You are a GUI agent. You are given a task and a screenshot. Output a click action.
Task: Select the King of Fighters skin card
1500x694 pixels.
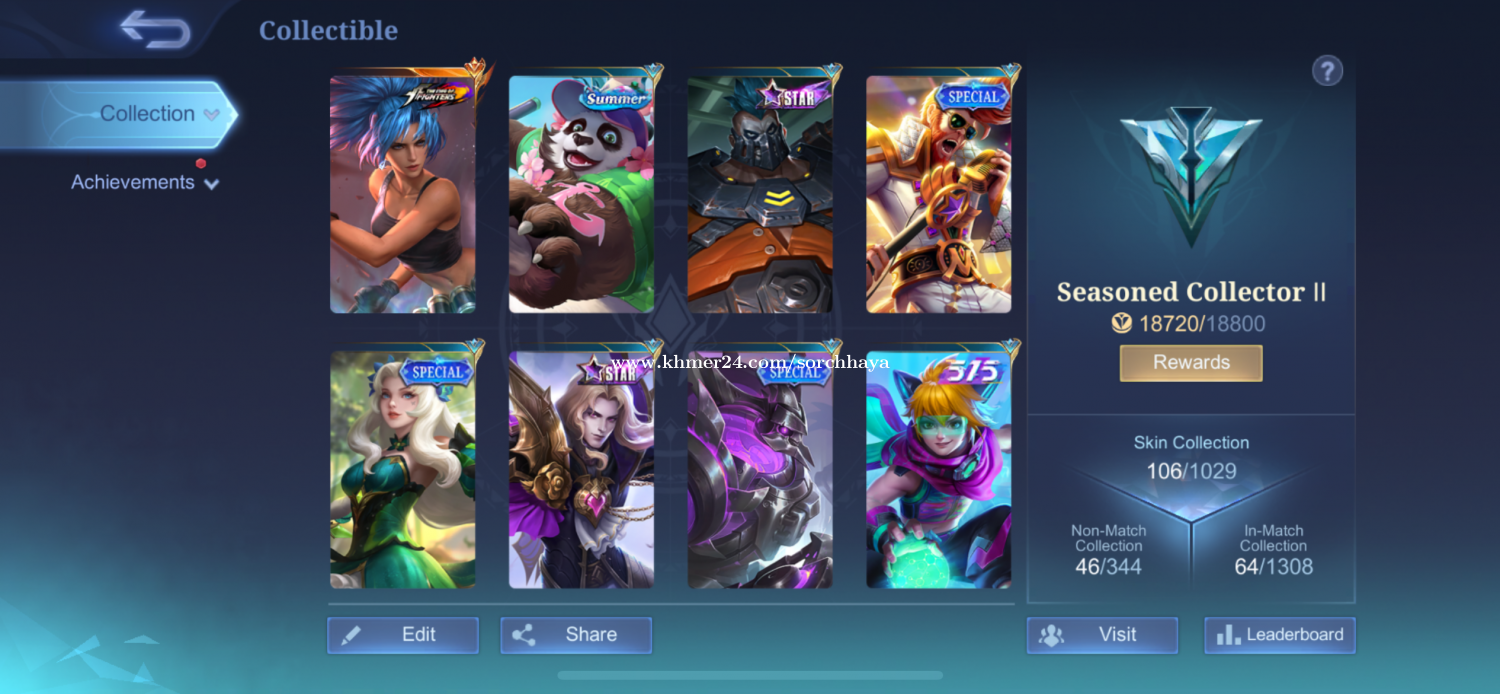pos(403,194)
